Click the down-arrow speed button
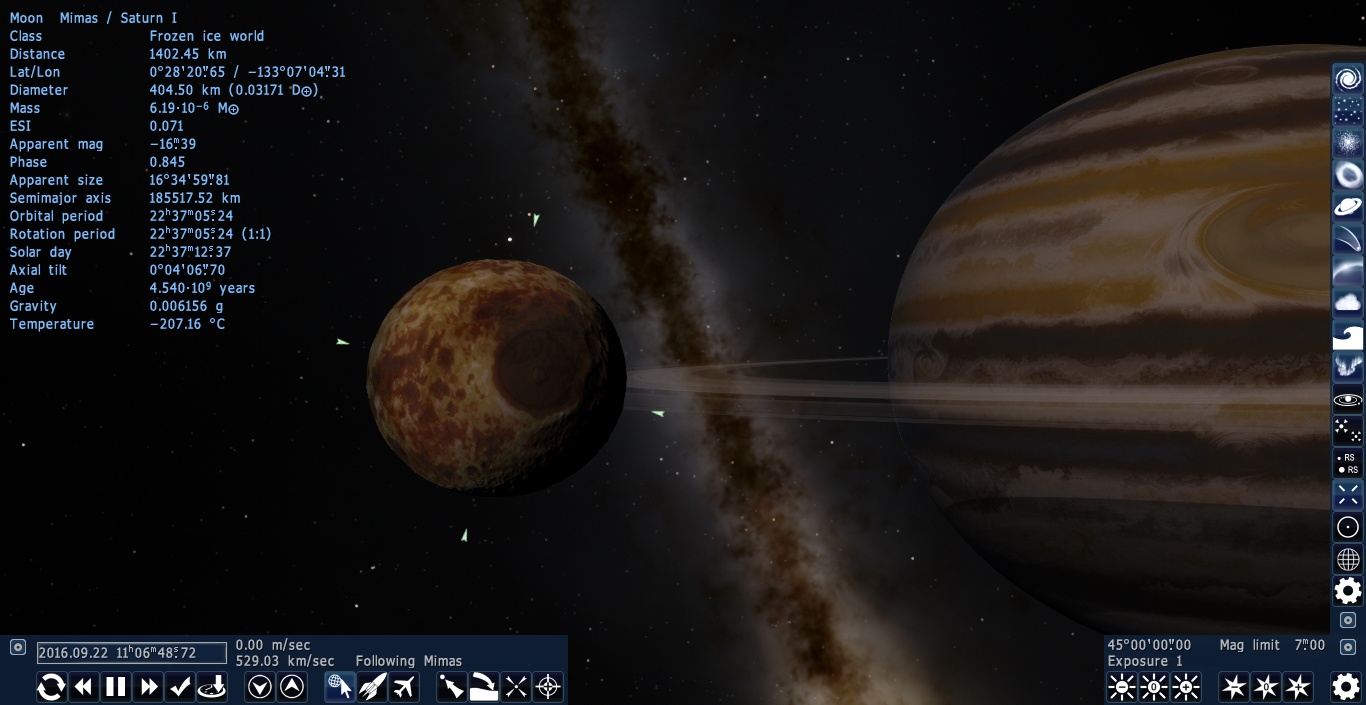 pyautogui.click(x=260, y=687)
